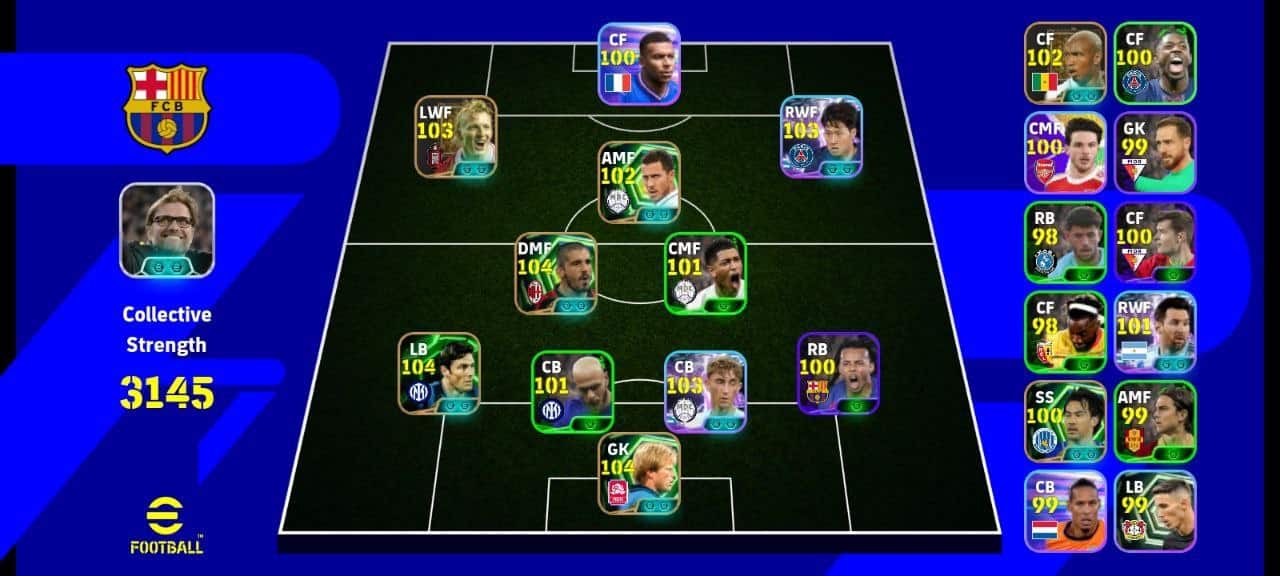Select the RWF 101 substitute card
Image resolution: width=1280 pixels, height=576 pixels.
(1155, 331)
